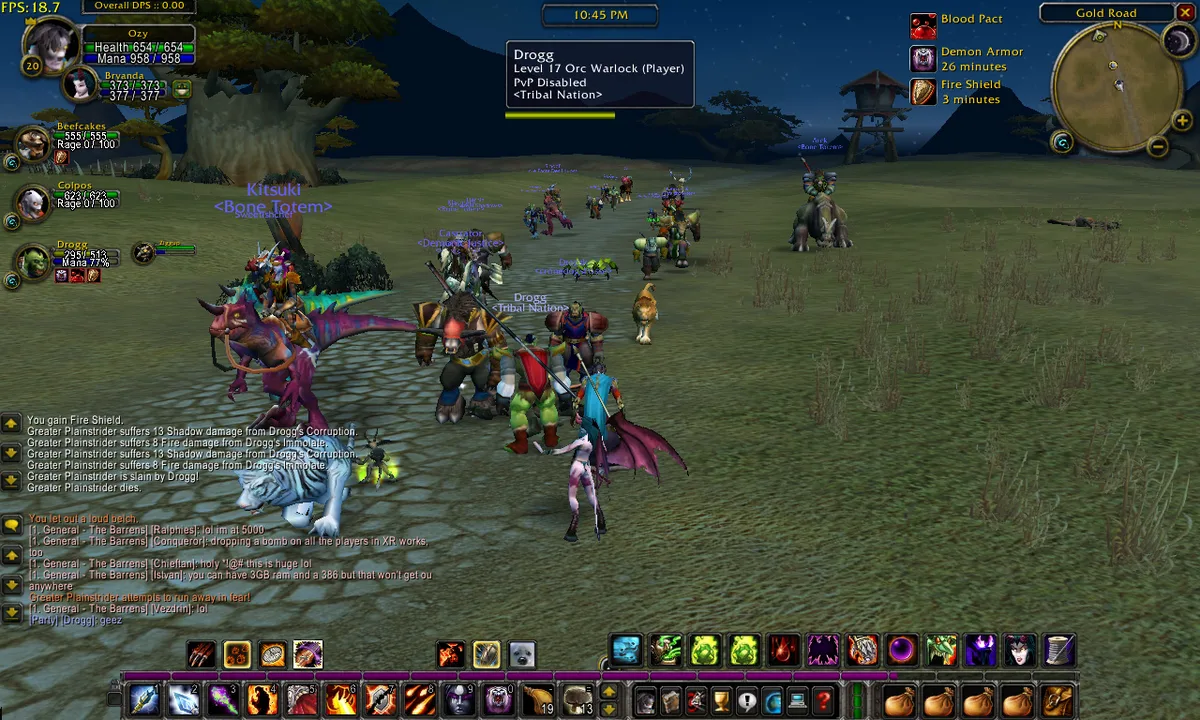Target party member Colpos' portrait

tap(34, 203)
